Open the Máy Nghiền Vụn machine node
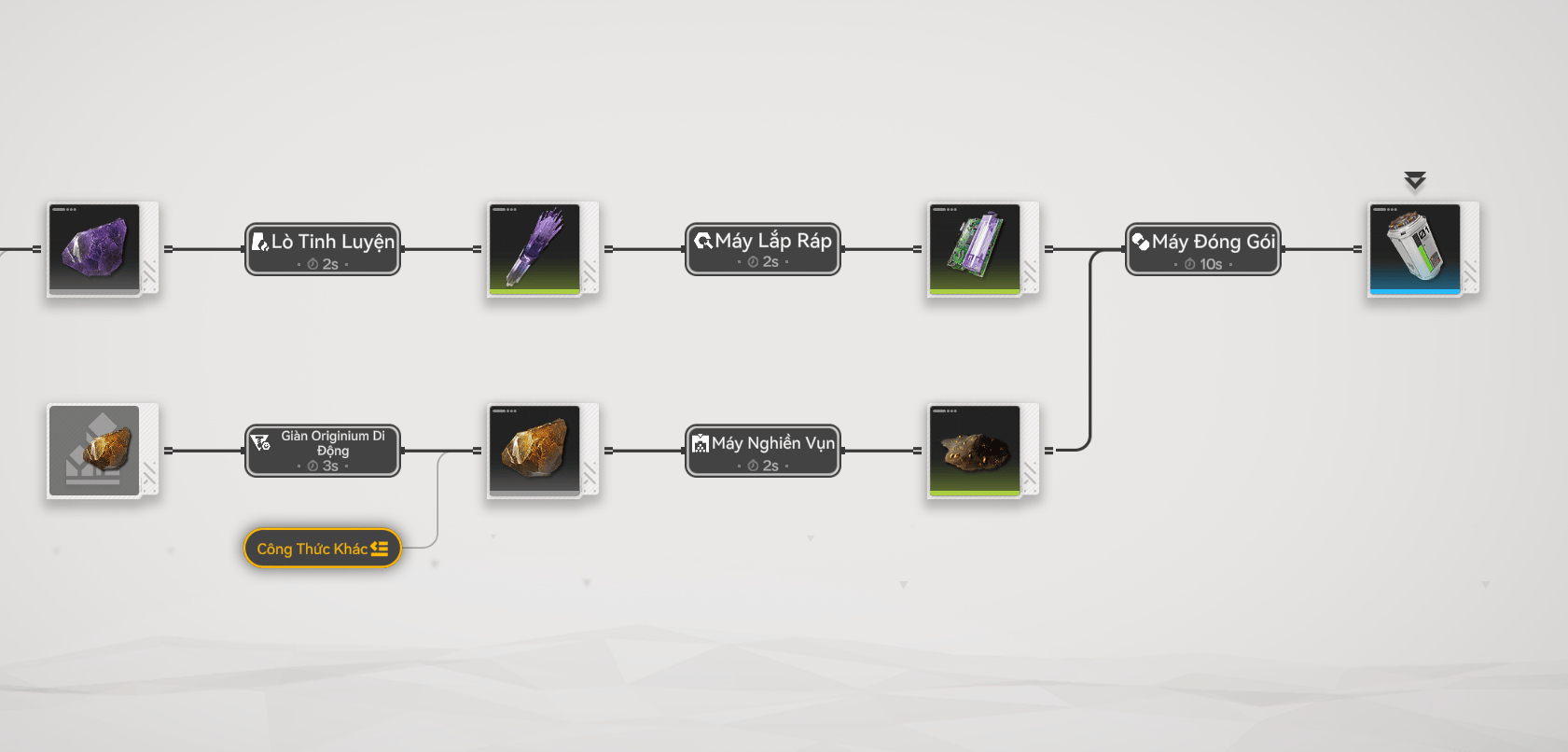Screen dimensions: 1568x752 [763, 451]
